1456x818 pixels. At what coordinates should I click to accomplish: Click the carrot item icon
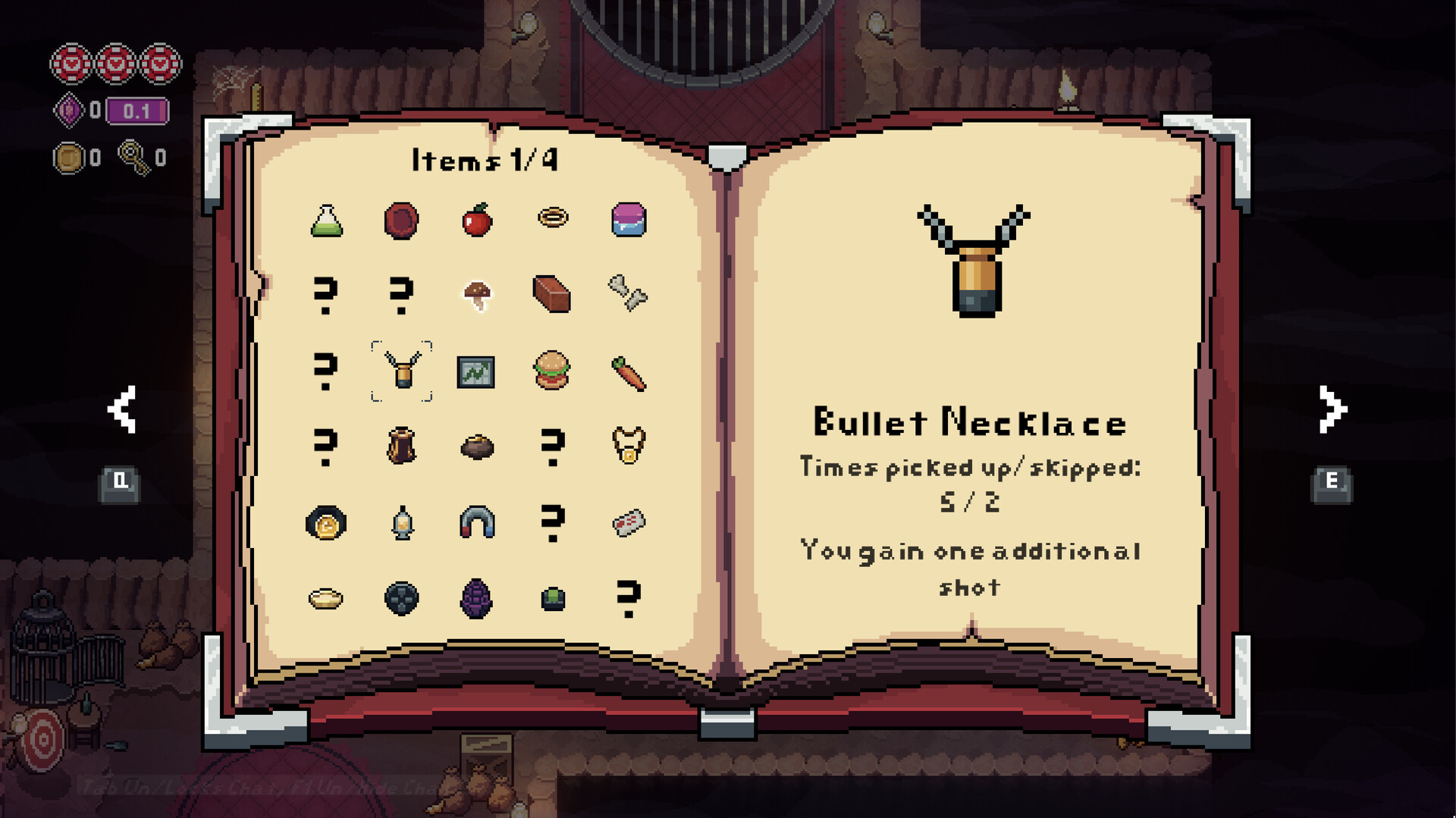click(x=627, y=371)
